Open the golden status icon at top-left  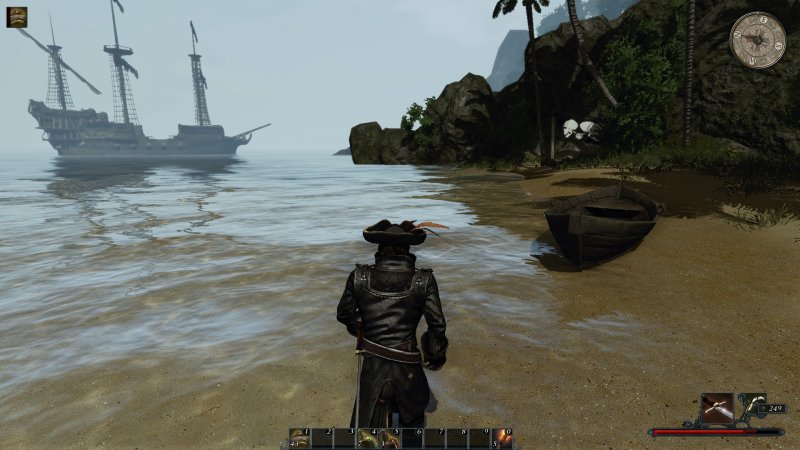pyautogui.click(x=17, y=17)
